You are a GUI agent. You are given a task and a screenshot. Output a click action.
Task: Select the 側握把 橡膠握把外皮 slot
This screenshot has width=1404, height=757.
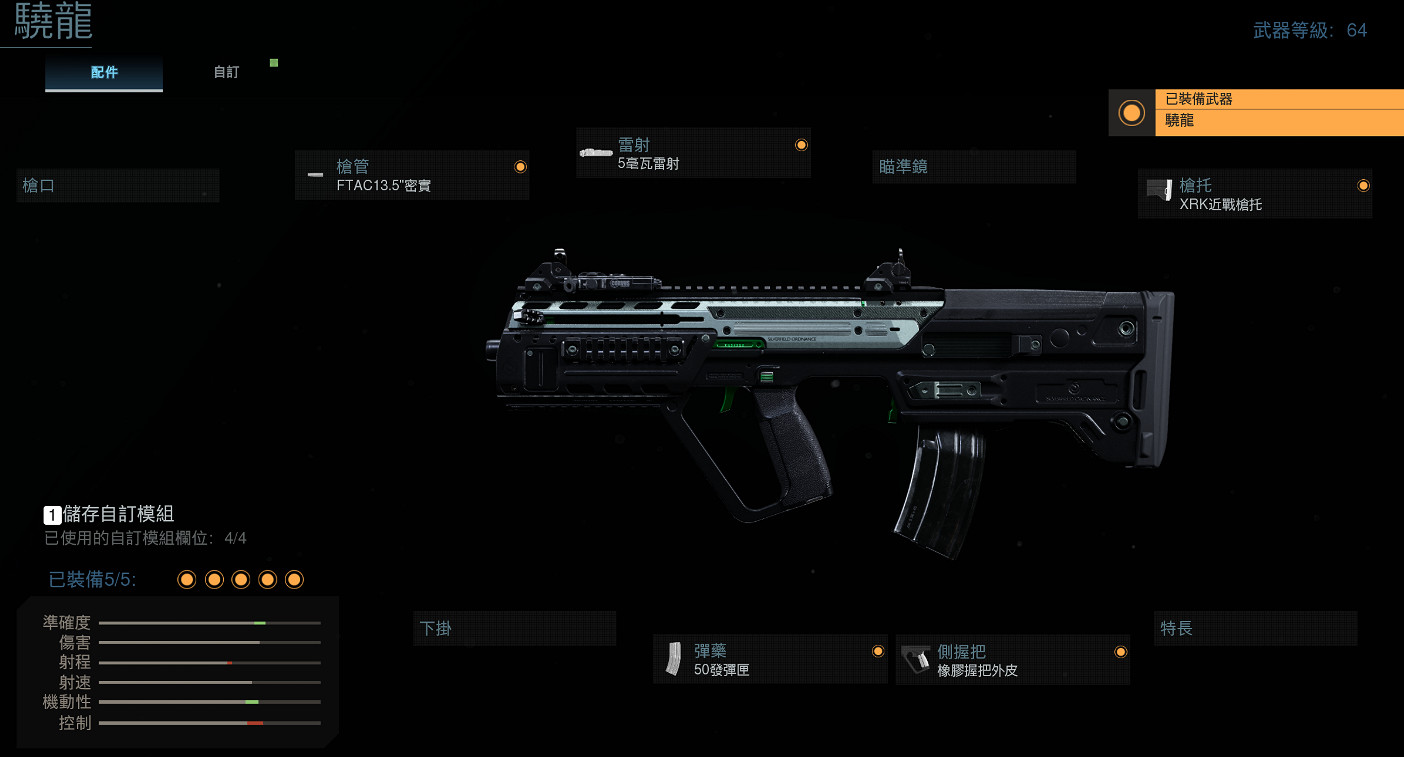[1012, 659]
